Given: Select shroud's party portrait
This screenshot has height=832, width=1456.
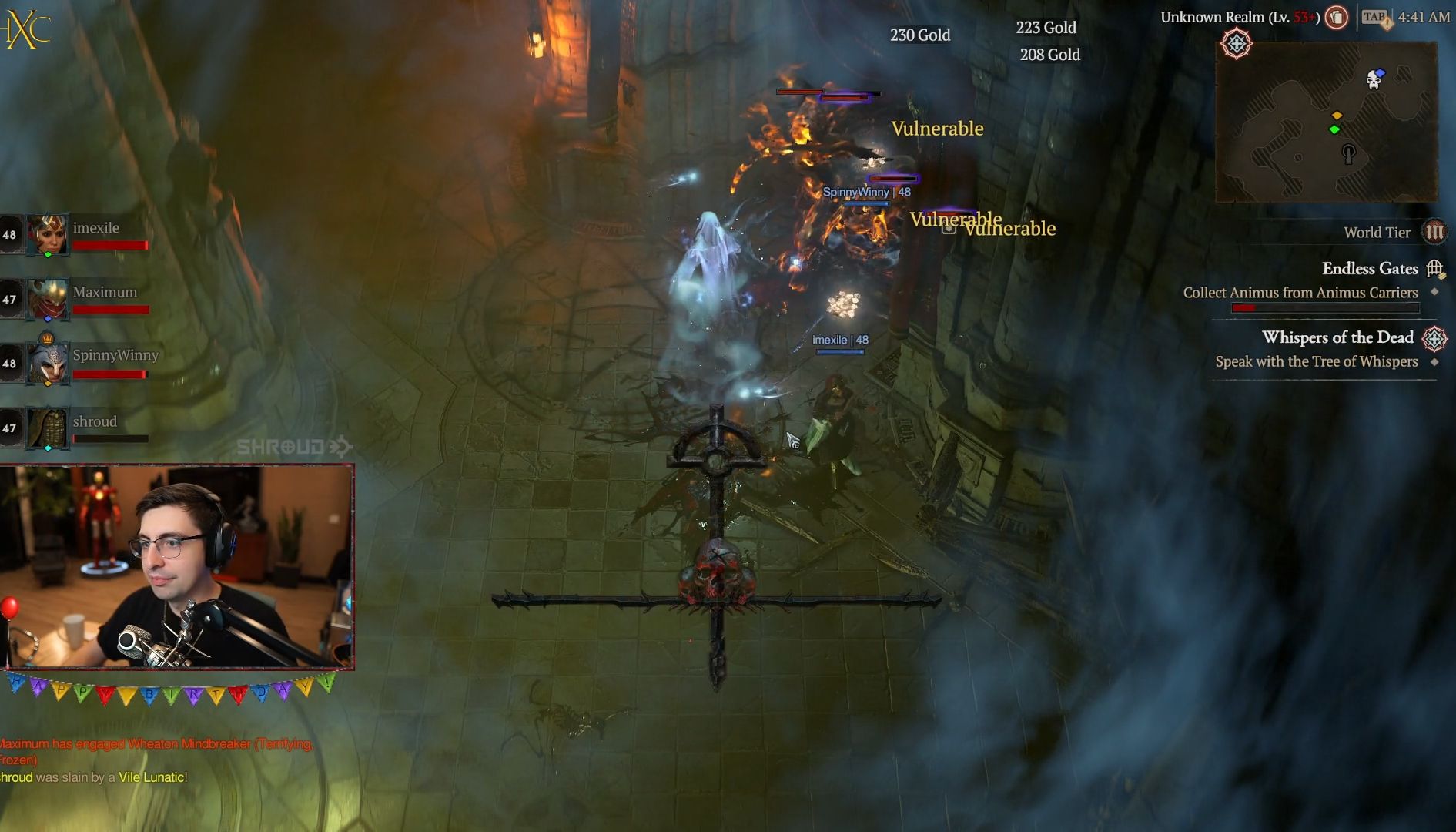Looking at the screenshot, I should tap(48, 427).
